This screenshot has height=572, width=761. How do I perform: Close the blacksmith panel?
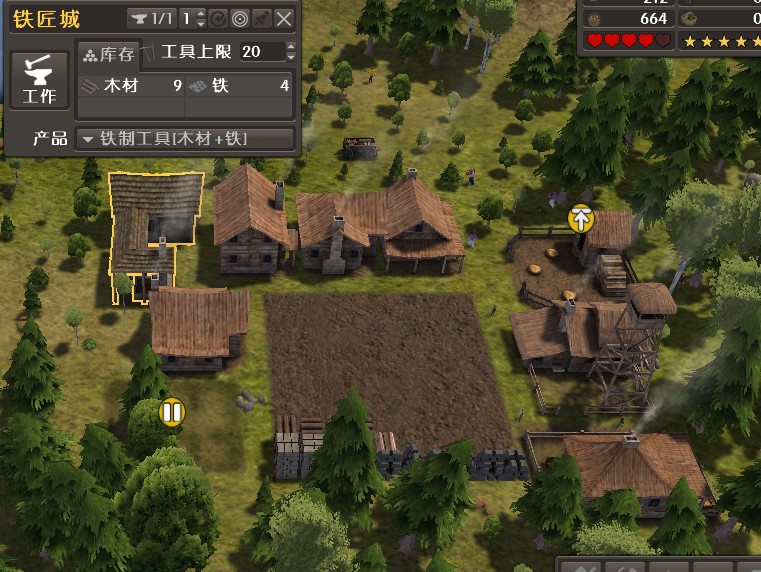click(x=285, y=18)
